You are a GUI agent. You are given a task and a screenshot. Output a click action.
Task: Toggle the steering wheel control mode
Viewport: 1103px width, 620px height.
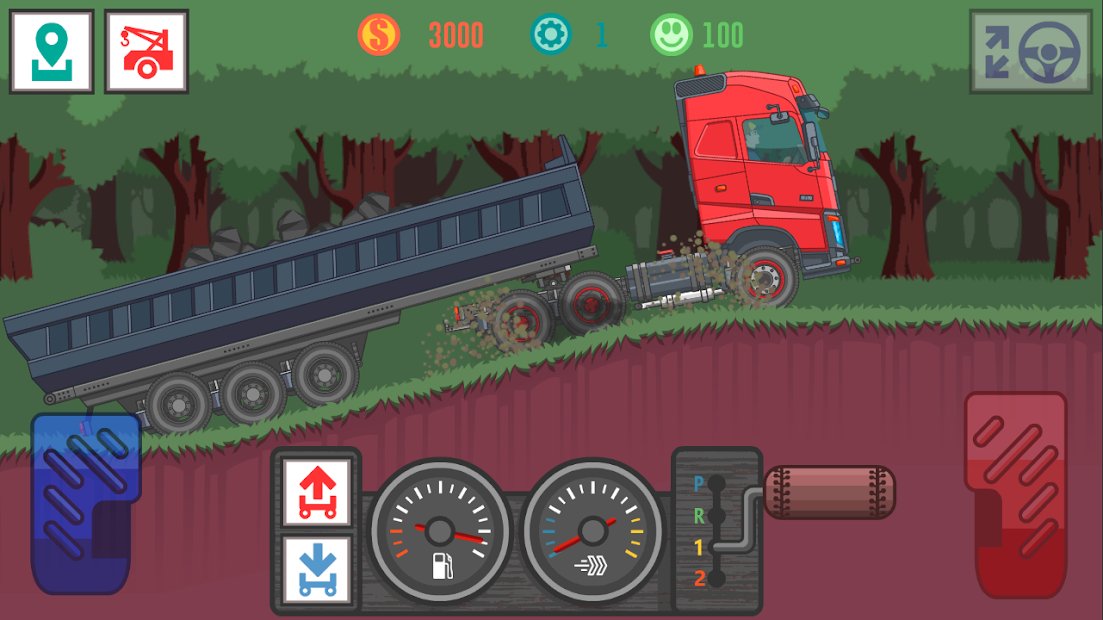1030,52
